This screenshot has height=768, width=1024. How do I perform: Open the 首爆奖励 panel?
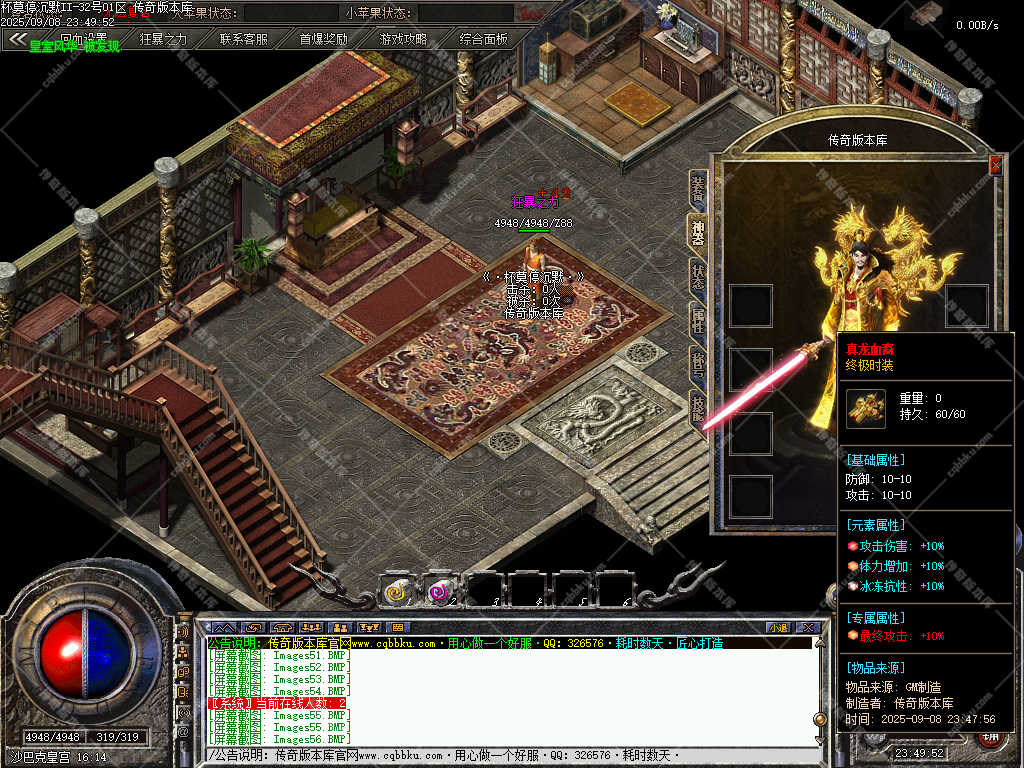click(x=323, y=39)
